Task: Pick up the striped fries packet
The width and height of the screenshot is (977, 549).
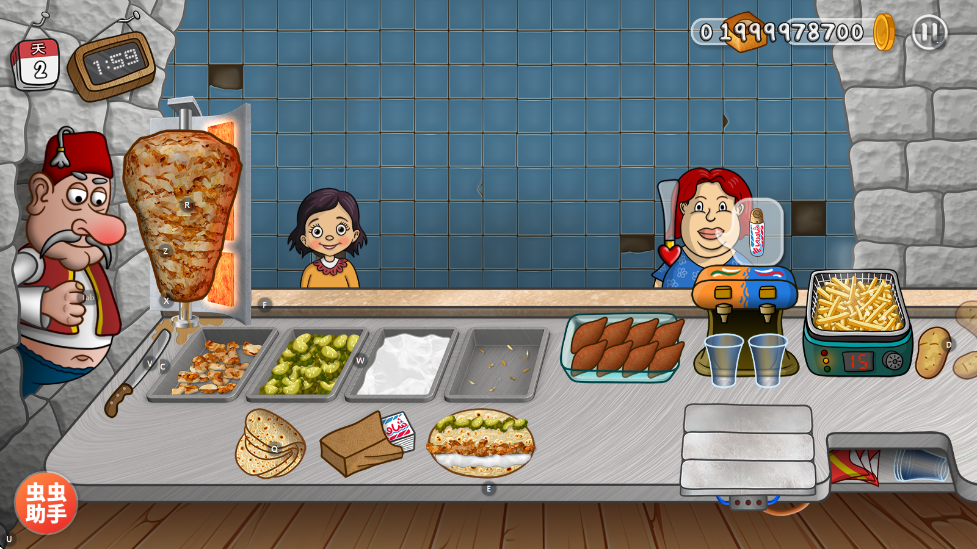Action: pyautogui.click(x=856, y=466)
